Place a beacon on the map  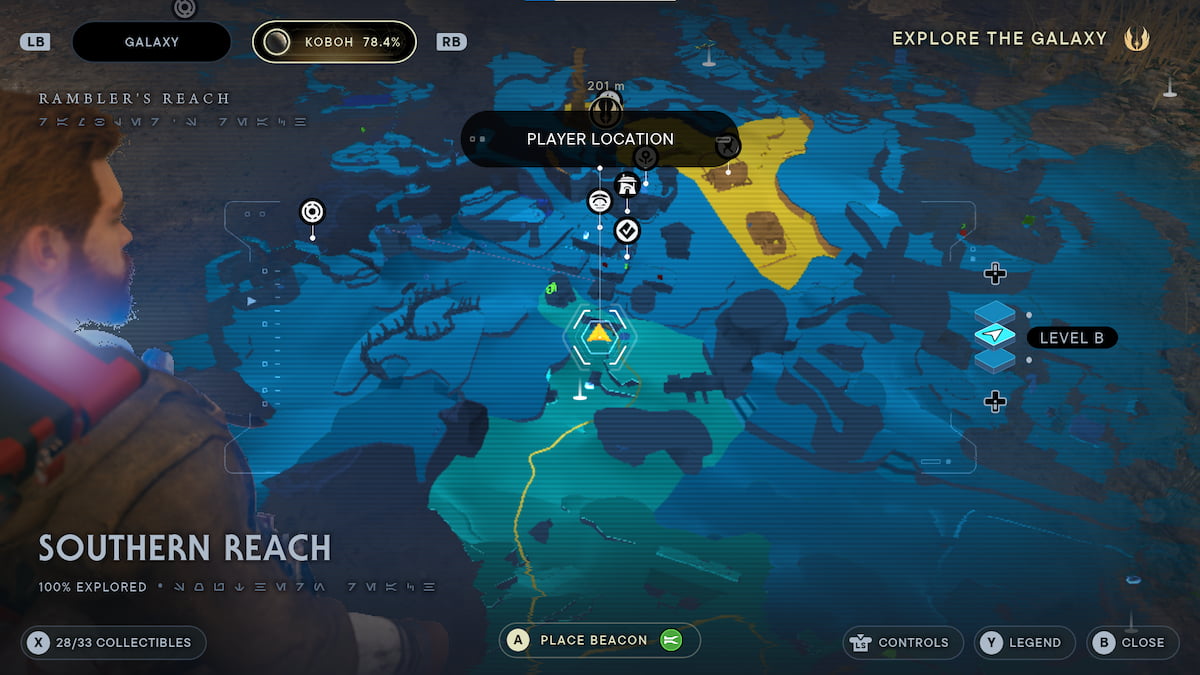click(x=600, y=640)
